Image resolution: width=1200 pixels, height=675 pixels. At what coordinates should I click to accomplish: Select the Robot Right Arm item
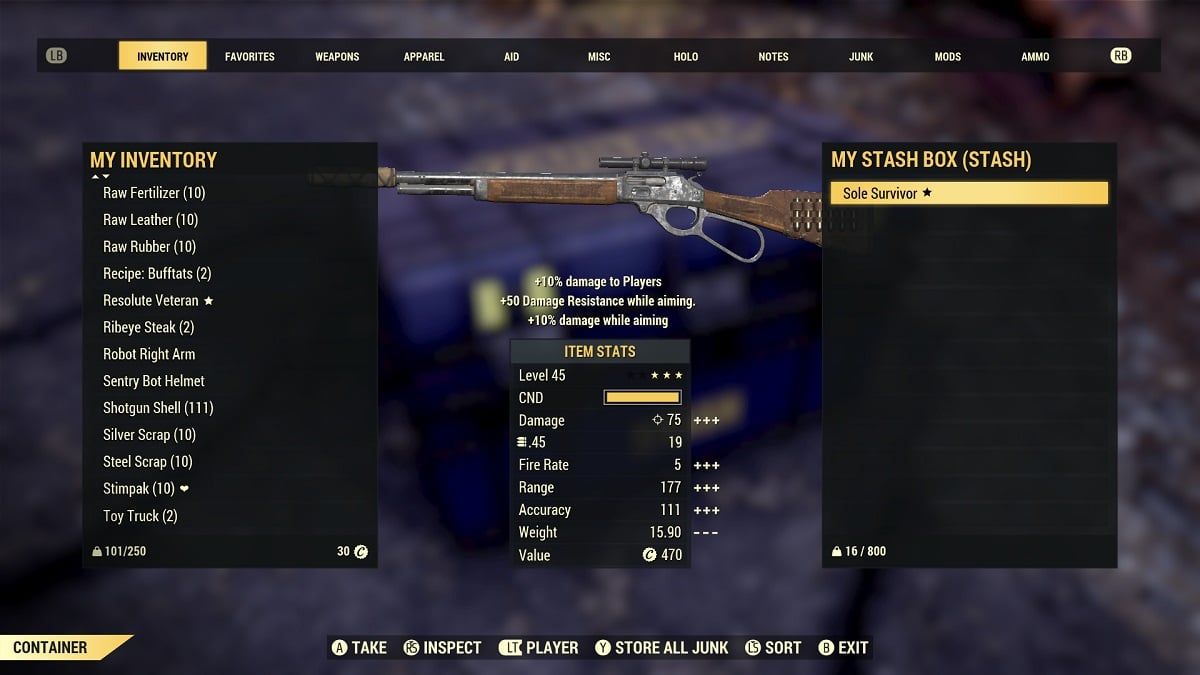click(149, 354)
